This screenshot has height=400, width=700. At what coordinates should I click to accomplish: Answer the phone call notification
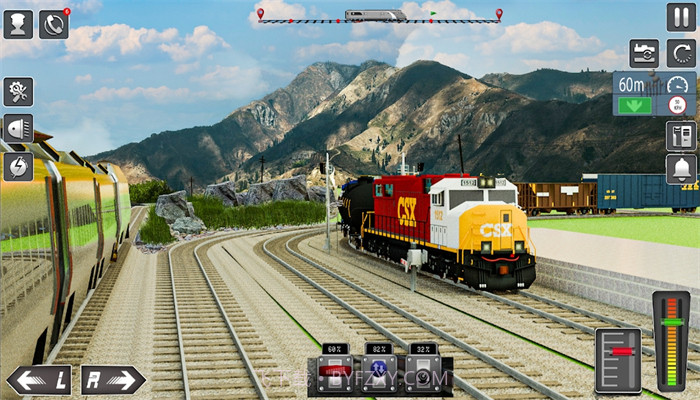(53, 23)
